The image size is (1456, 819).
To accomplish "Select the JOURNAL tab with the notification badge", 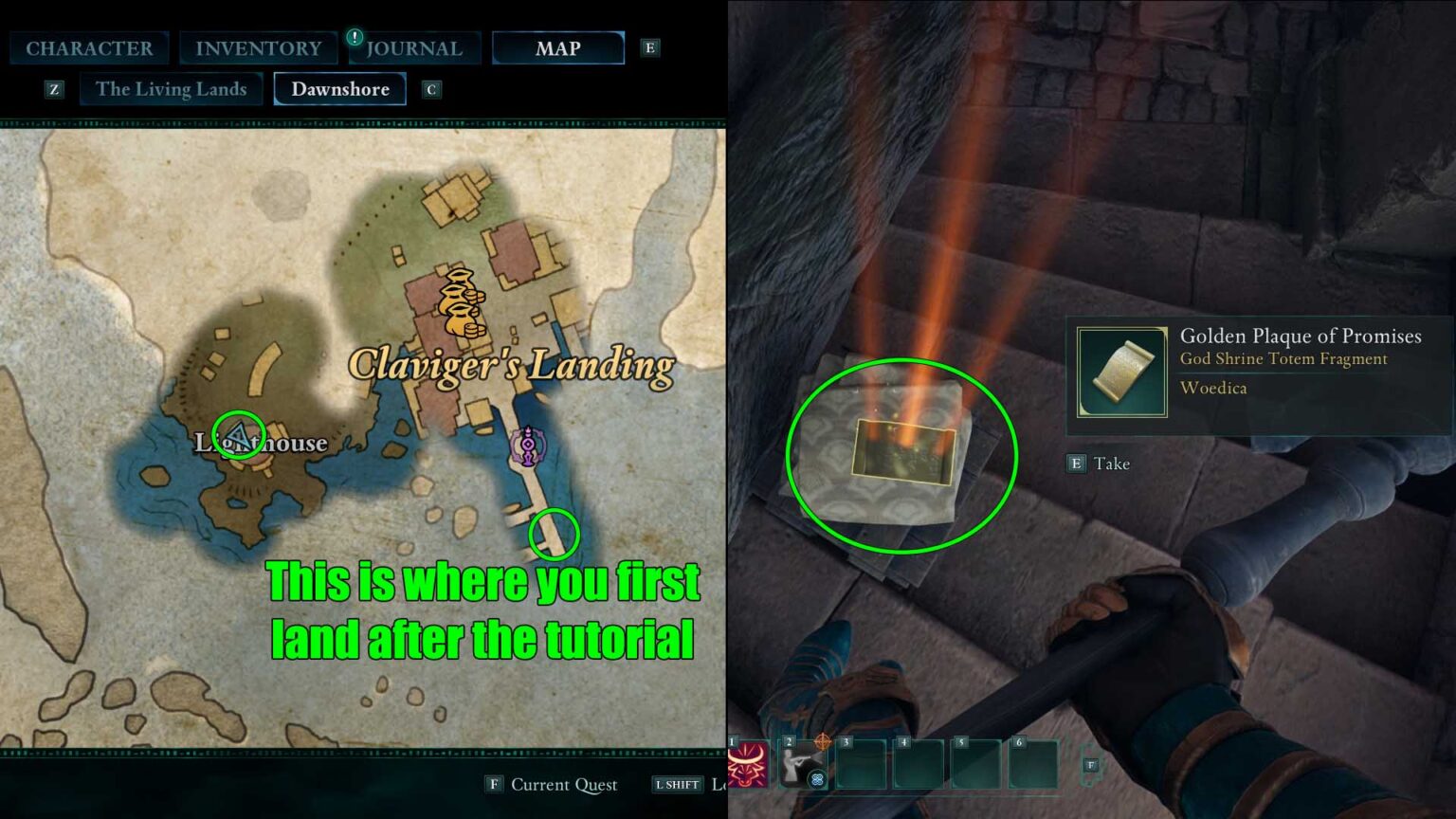I will pyautogui.click(x=414, y=47).
